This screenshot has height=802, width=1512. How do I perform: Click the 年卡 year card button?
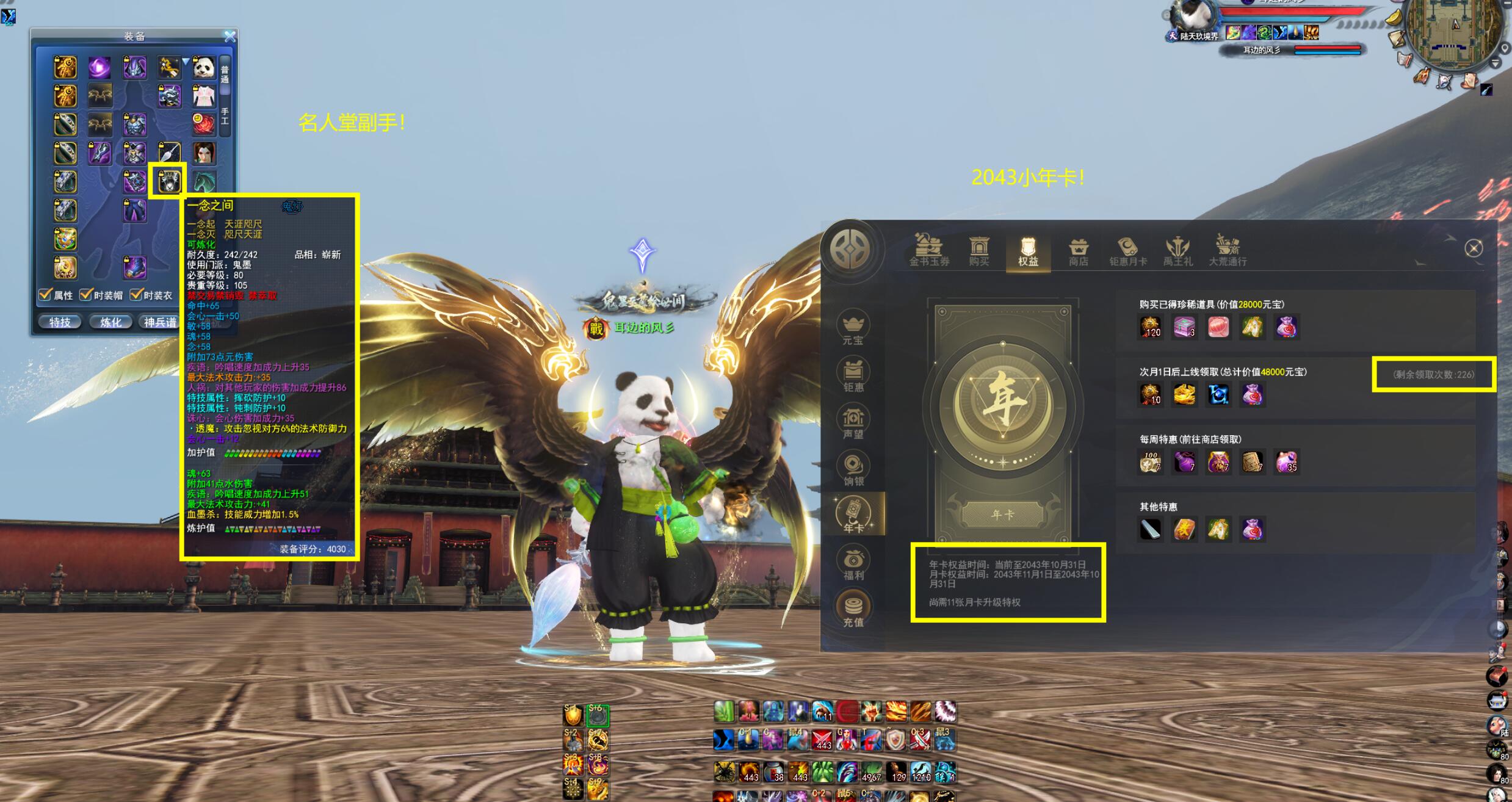[x=1002, y=515]
